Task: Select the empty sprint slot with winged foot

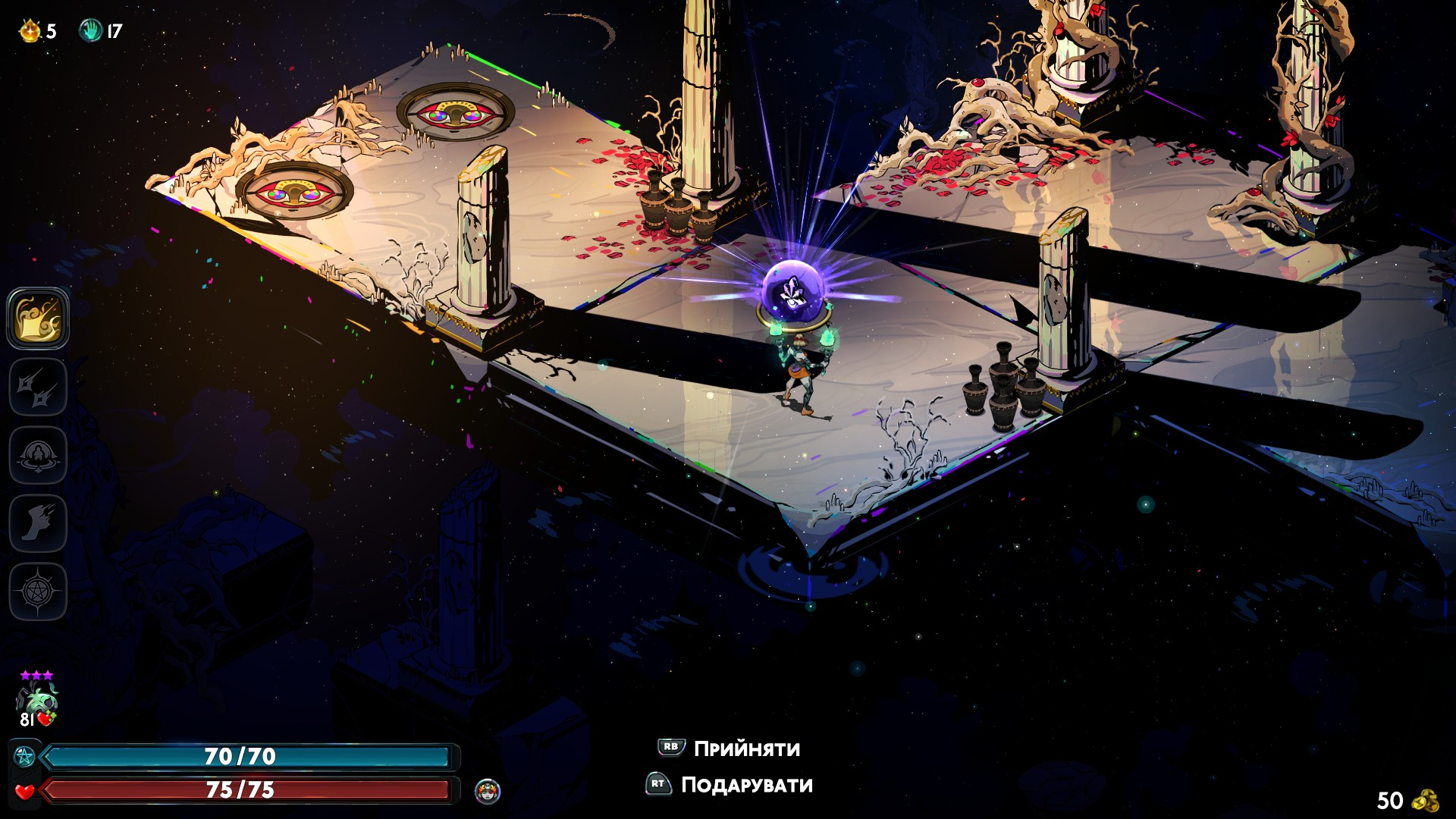Action: tap(38, 523)
